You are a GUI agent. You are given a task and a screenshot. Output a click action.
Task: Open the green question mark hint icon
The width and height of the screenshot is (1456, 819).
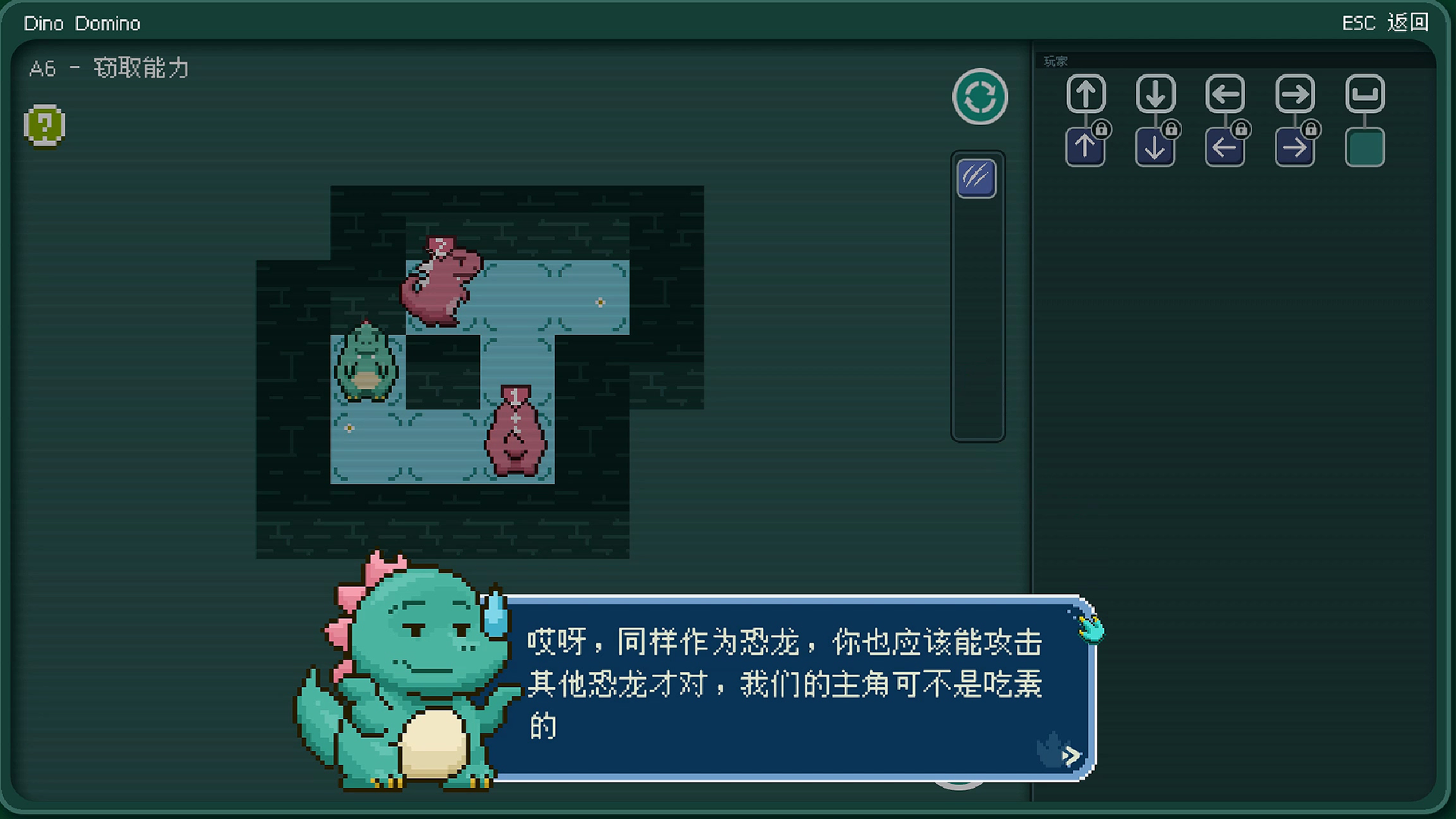tap(44, 125)
